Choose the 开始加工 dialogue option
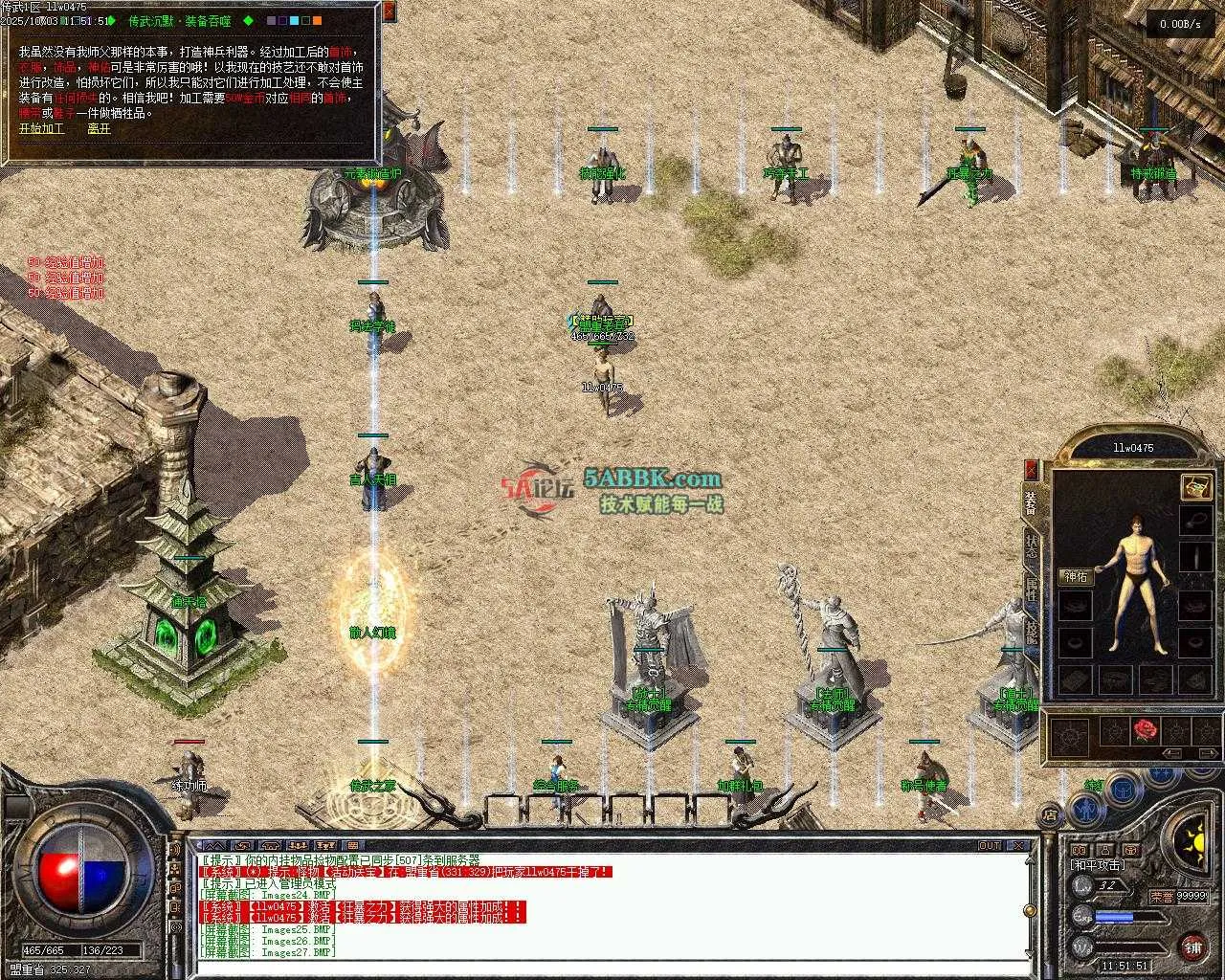The height and width of the screenshot is (980, 1225). (x=41, y=127)
